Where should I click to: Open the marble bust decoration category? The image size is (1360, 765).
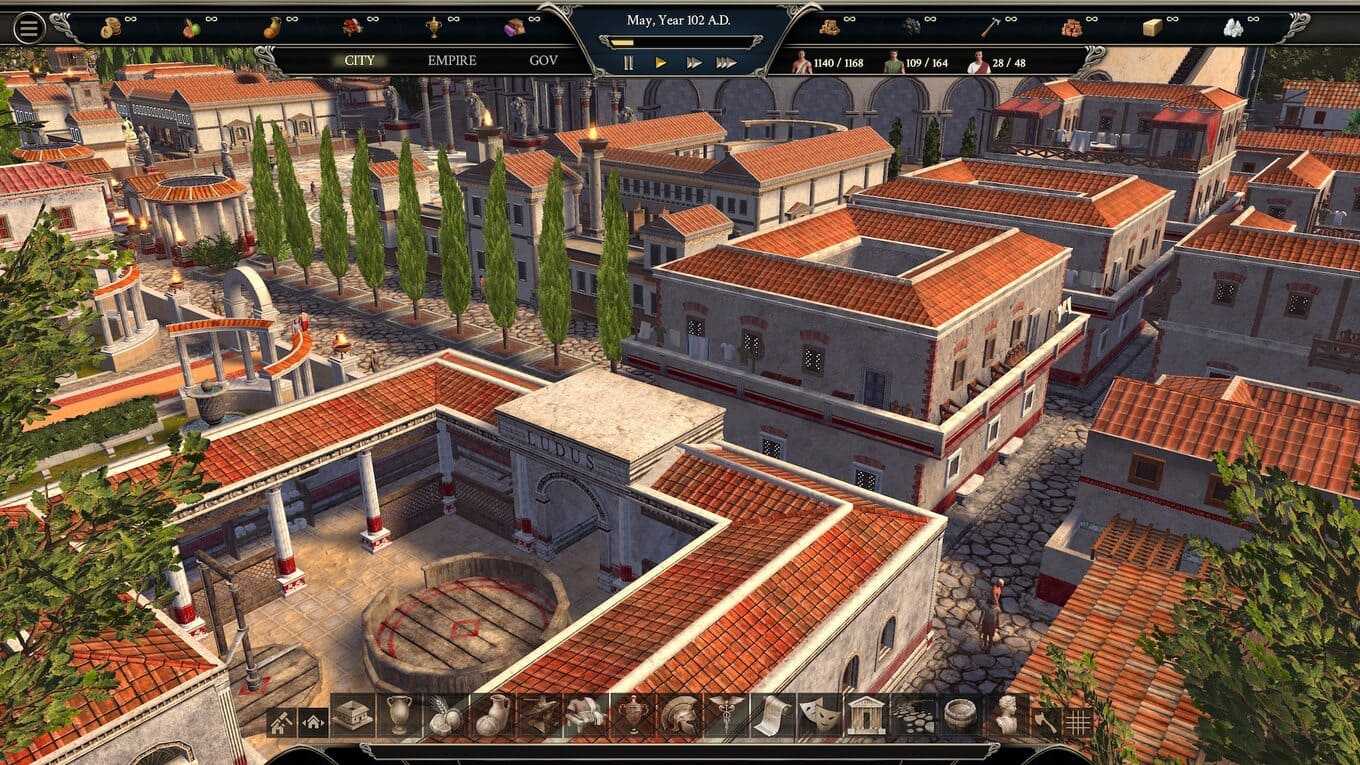(x=1006, y=716)
